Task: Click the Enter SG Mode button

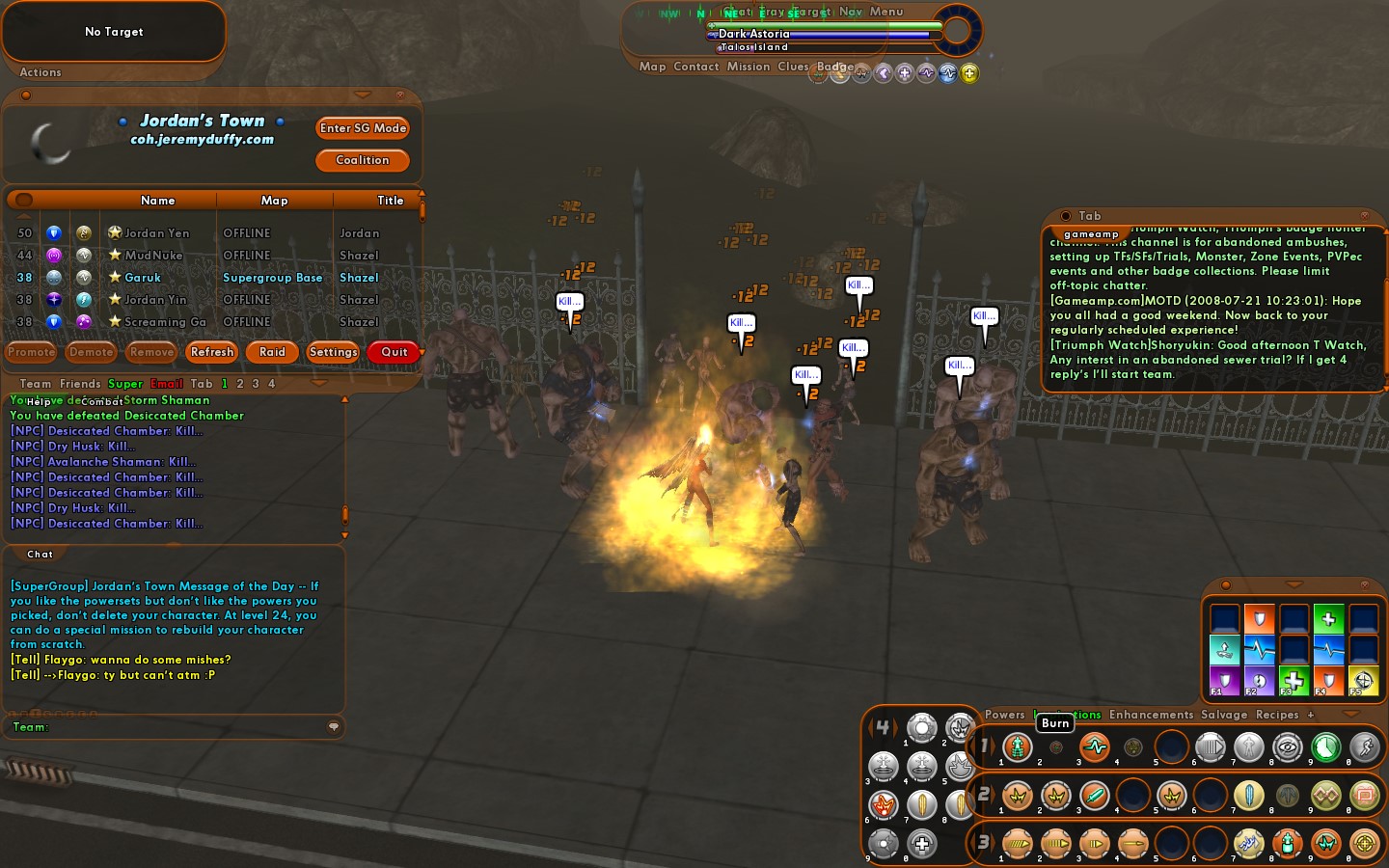Action: click(x=363, y=128)
